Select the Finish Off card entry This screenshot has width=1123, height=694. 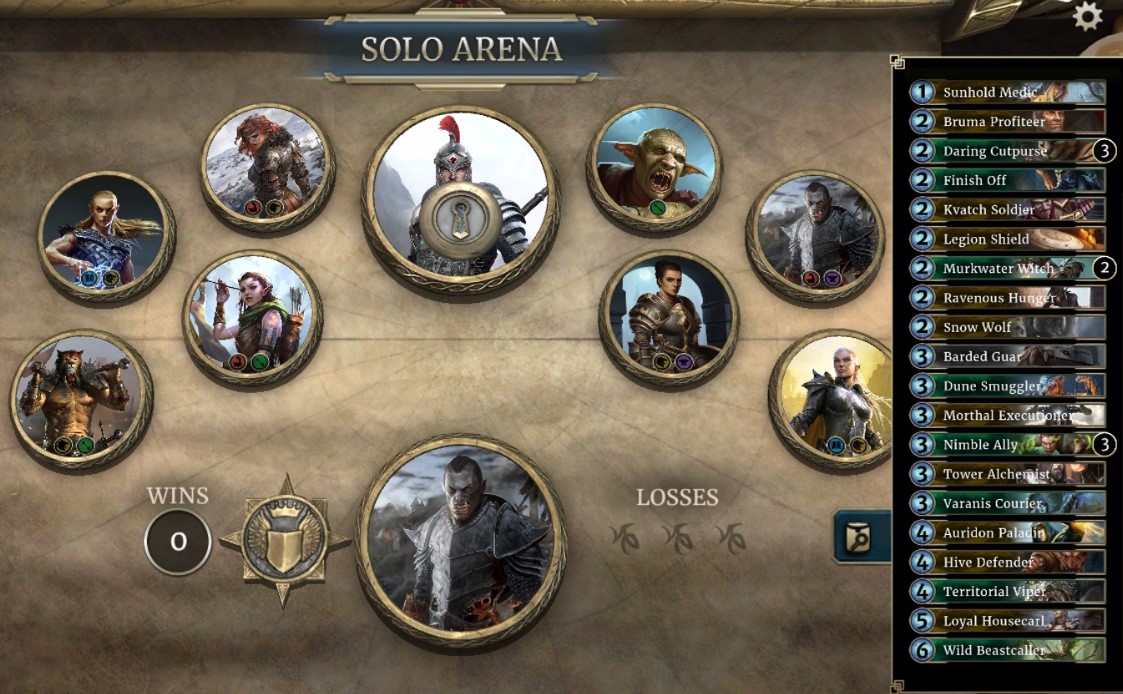(x=1007, y=180)
